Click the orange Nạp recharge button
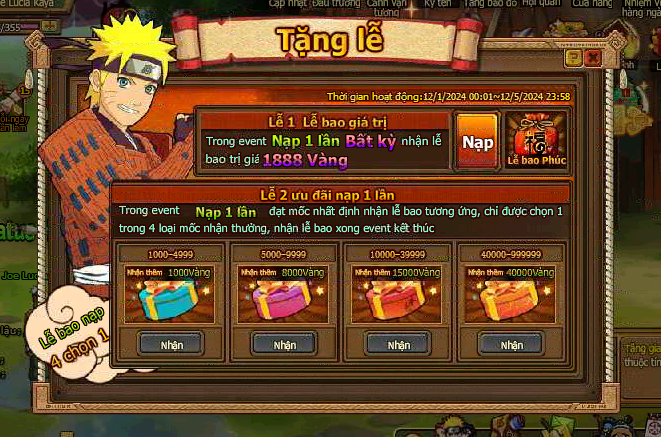Screen dimensions: 661x437 point(478,141)
